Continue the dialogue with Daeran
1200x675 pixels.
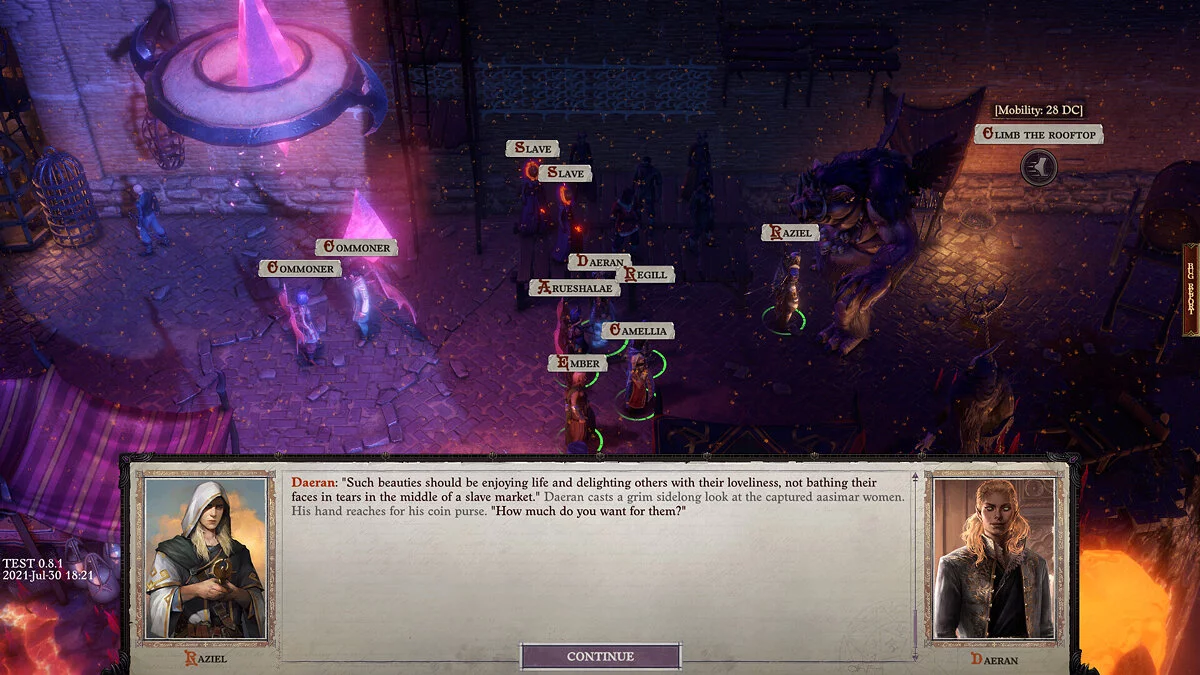pos(600,656)
